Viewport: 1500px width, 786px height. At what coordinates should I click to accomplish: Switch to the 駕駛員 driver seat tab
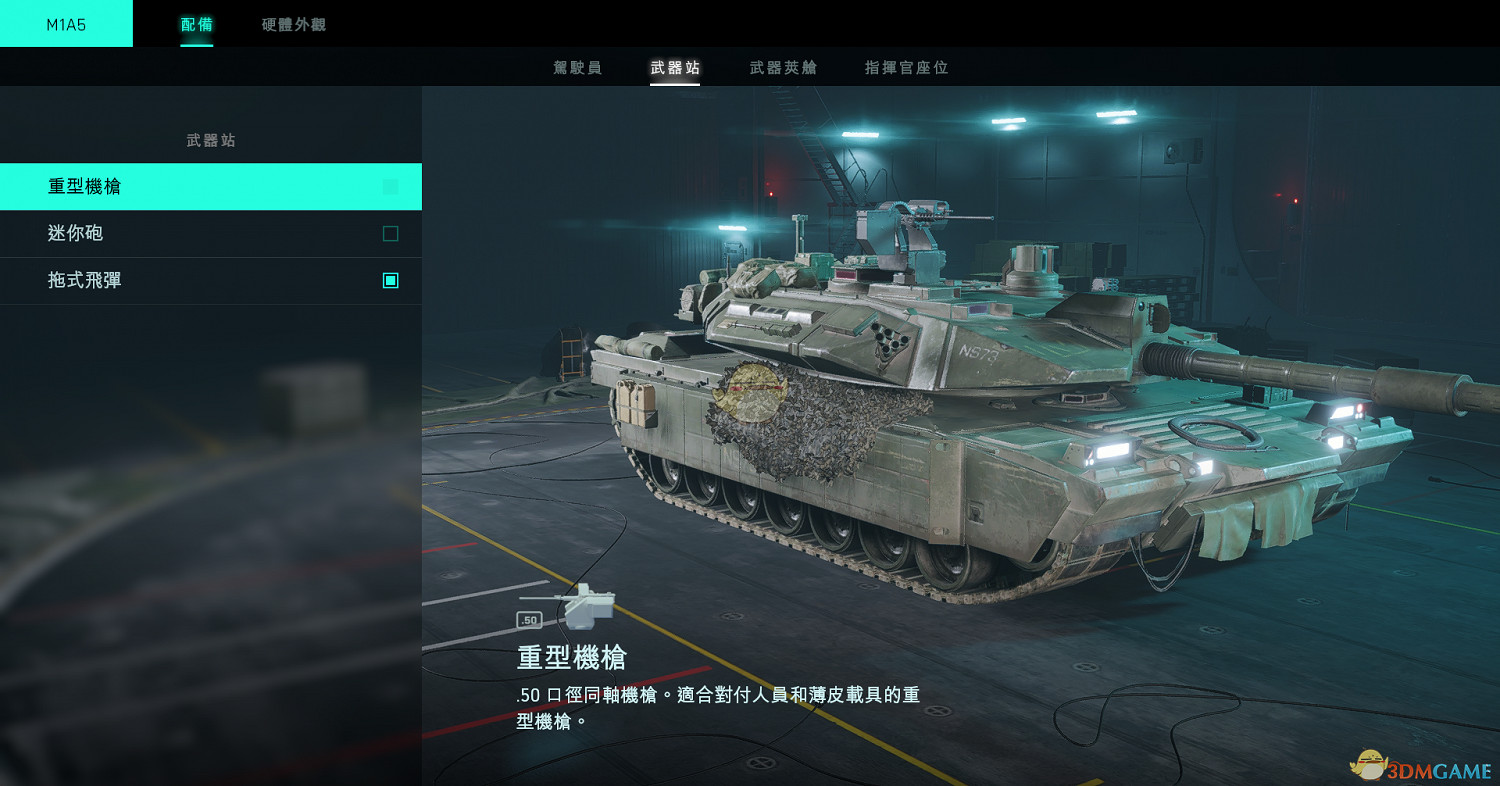point(577,68)
